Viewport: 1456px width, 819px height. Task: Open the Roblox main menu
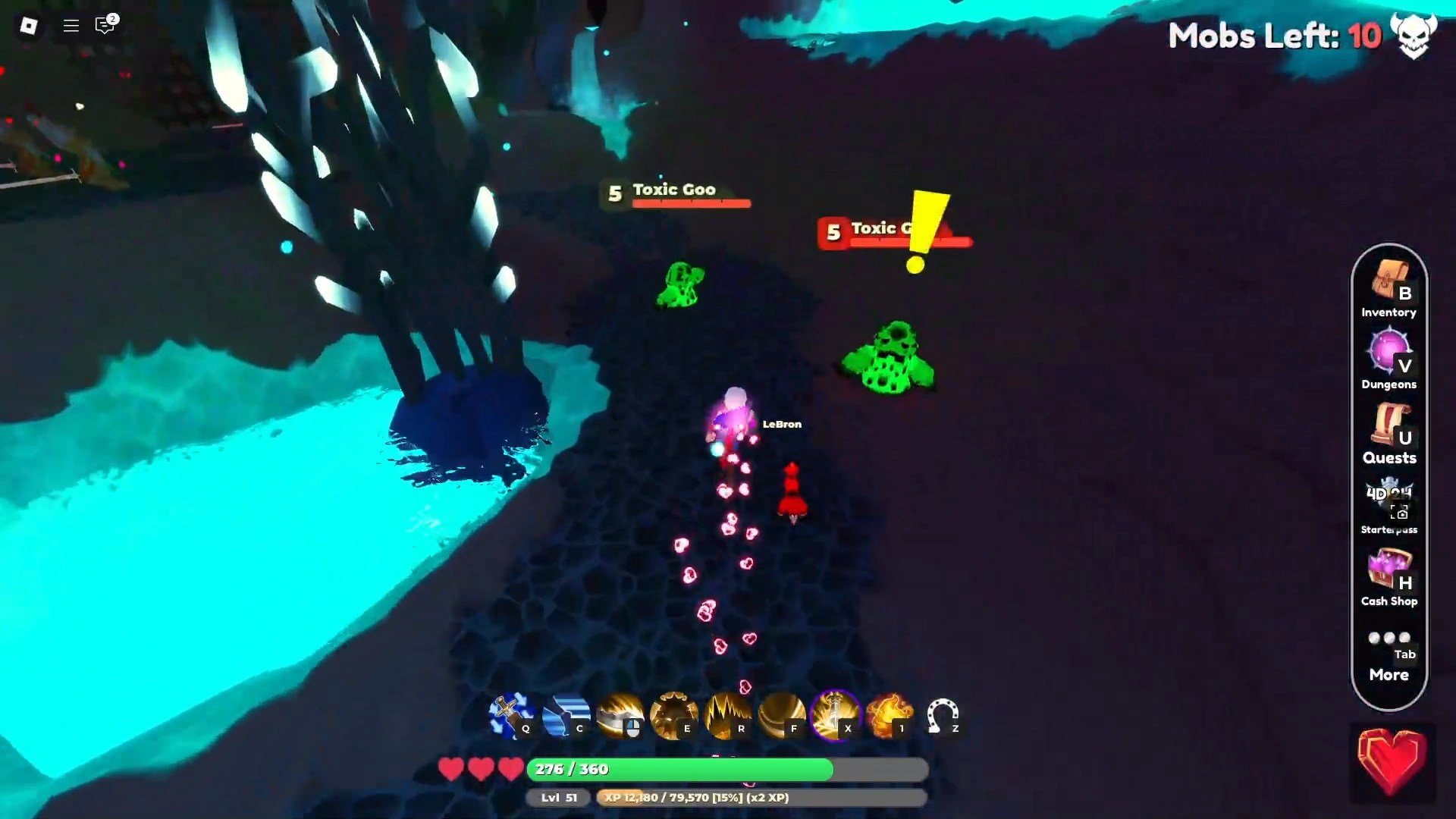tap(29, 26)
